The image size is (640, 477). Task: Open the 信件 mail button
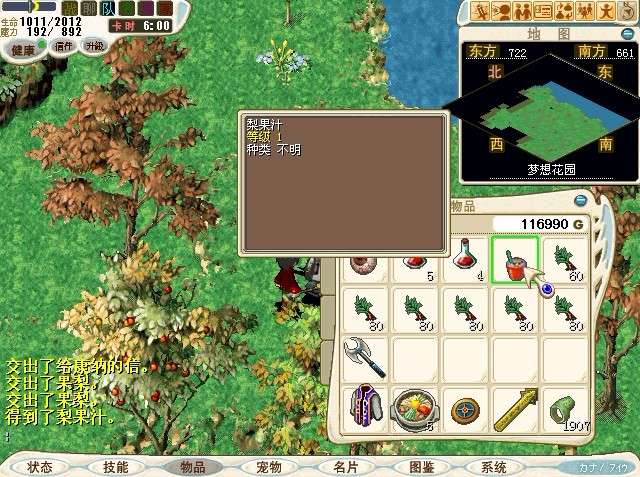click(x=65, y=47)
